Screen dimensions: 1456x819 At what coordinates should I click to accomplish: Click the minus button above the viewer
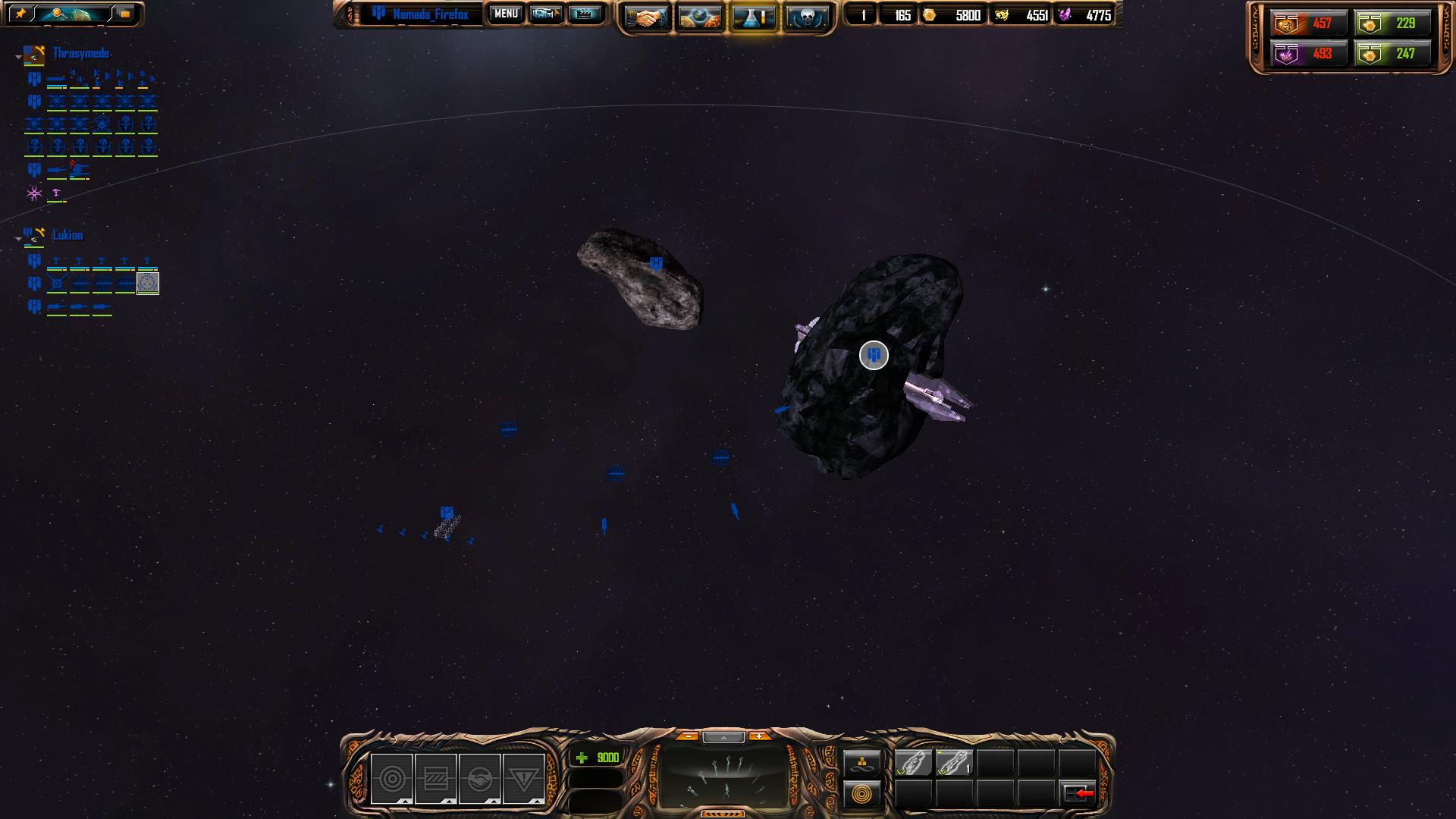tap(688, 736)
